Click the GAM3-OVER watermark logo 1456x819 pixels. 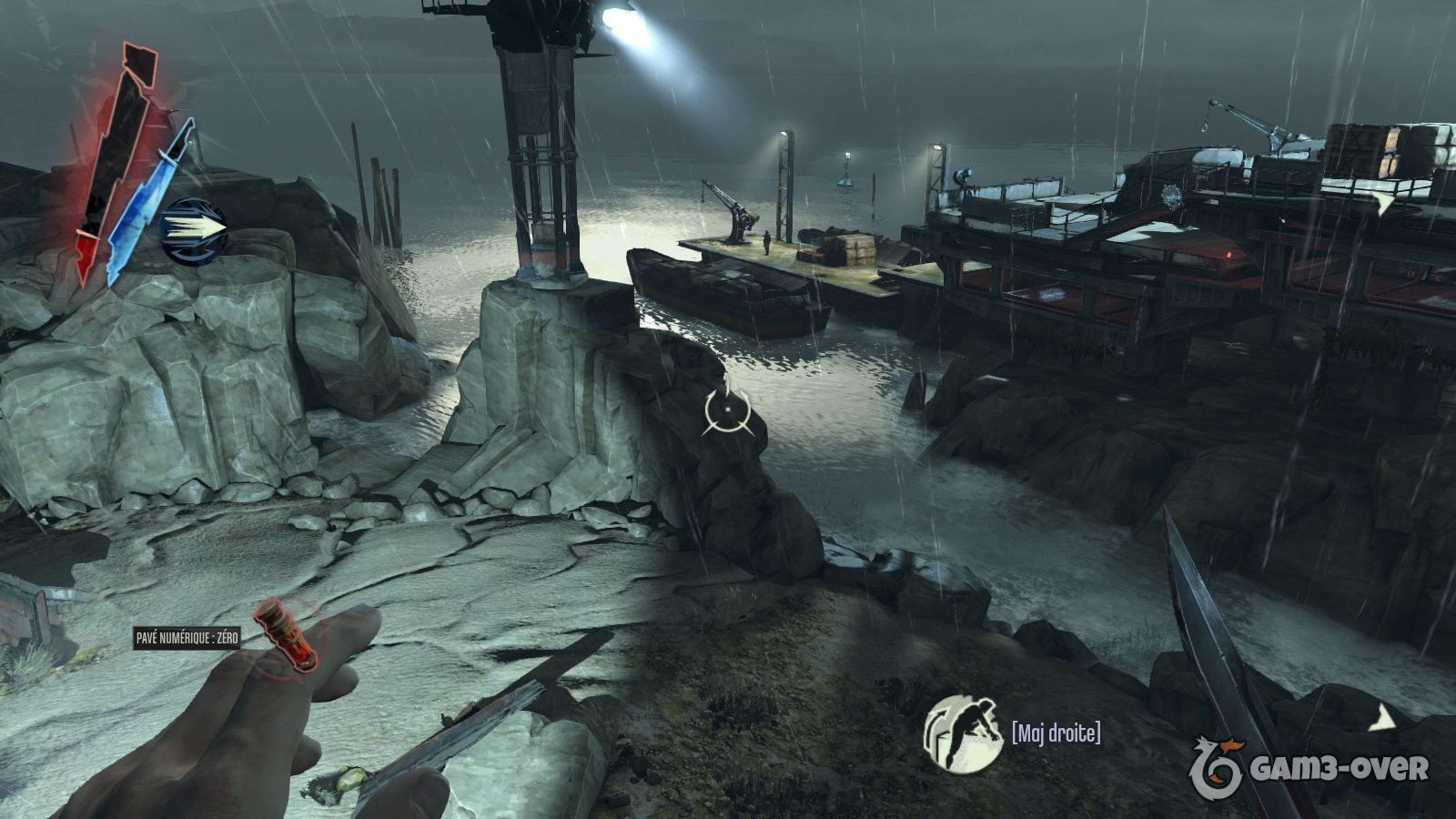pos(1309,769)
